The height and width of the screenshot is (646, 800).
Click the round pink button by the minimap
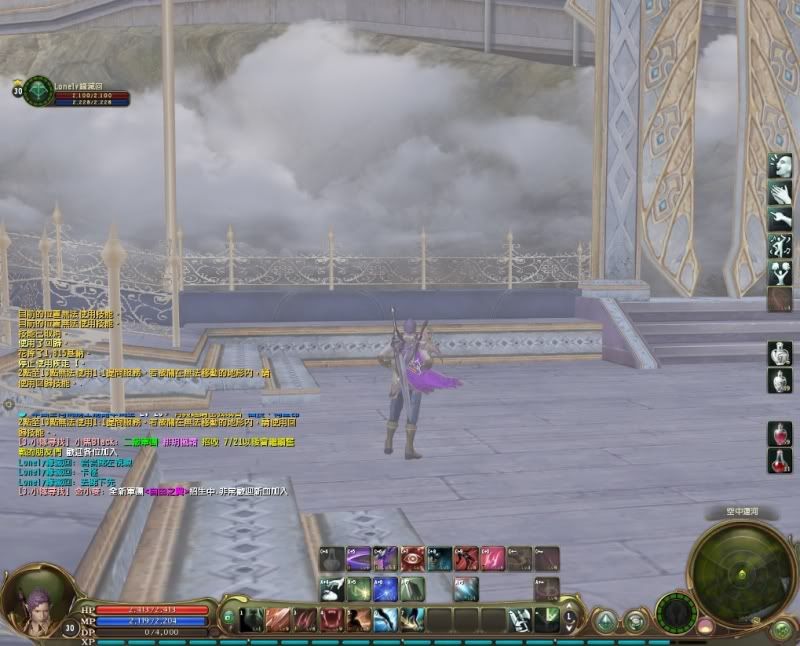[705, 626]
